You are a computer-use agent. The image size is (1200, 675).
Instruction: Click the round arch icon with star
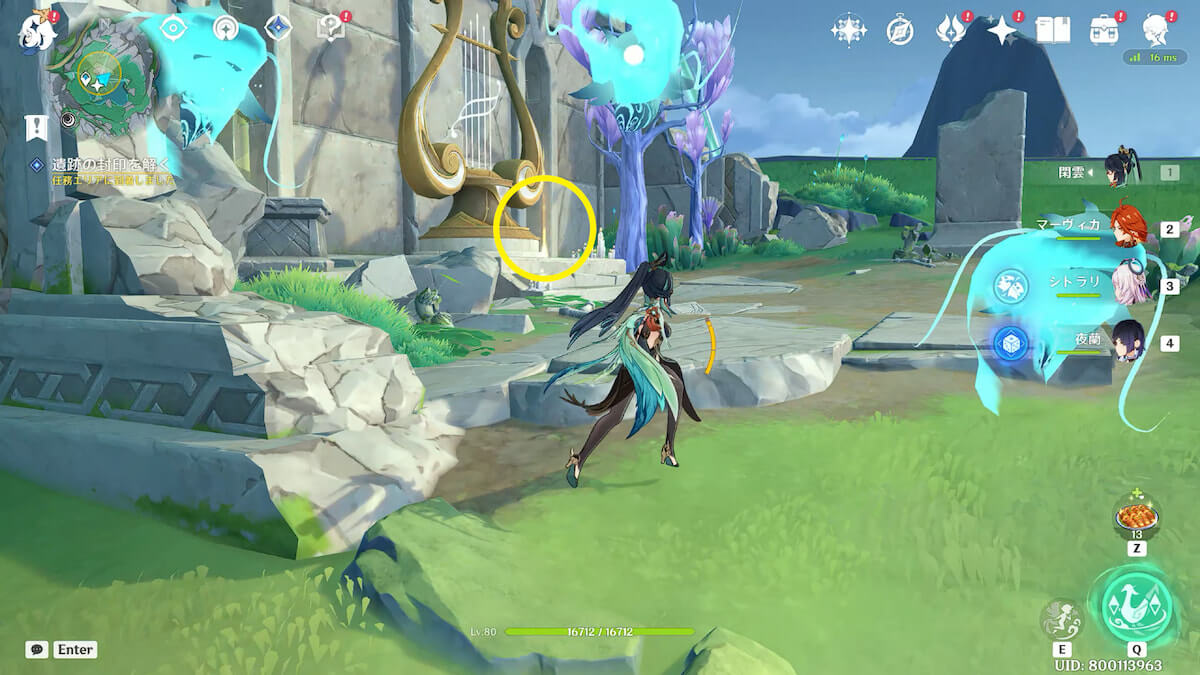coord(226,29)
